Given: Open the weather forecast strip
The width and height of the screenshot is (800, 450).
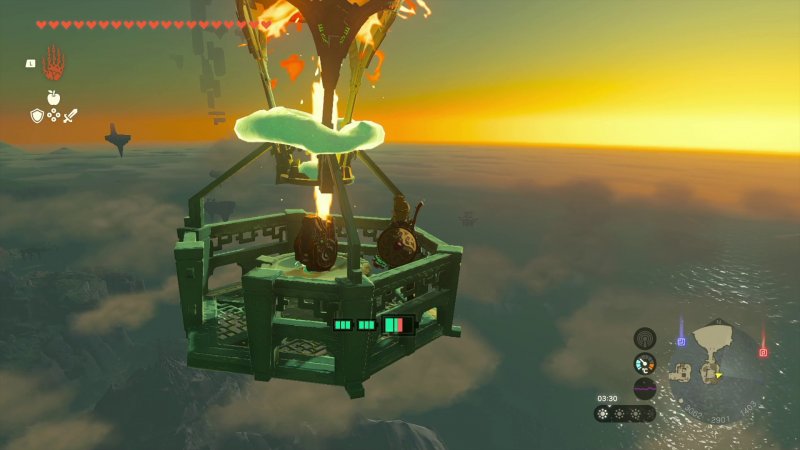Looking at the screenshot, I should point(625,413).
